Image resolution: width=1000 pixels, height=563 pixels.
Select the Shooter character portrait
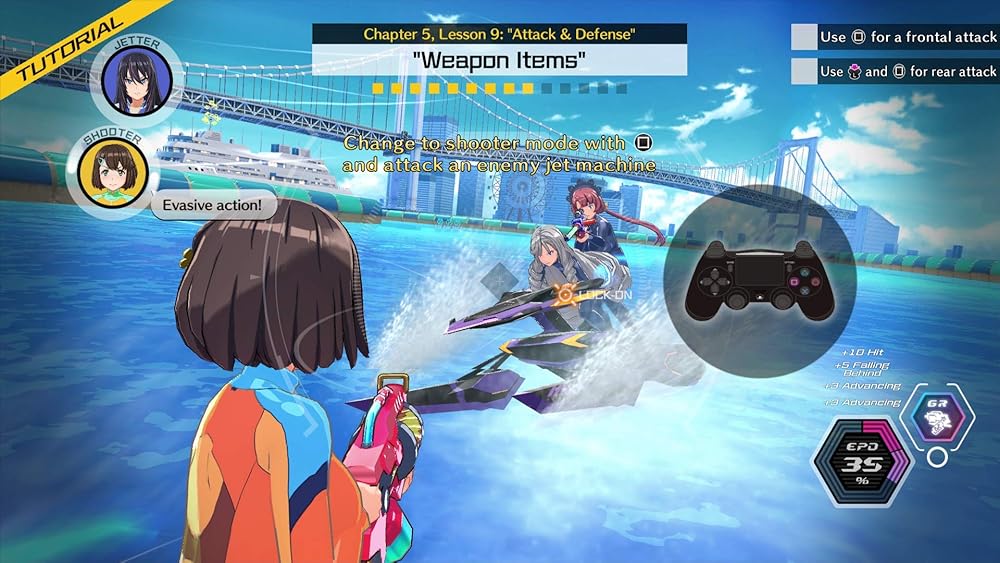coord(107,171)
